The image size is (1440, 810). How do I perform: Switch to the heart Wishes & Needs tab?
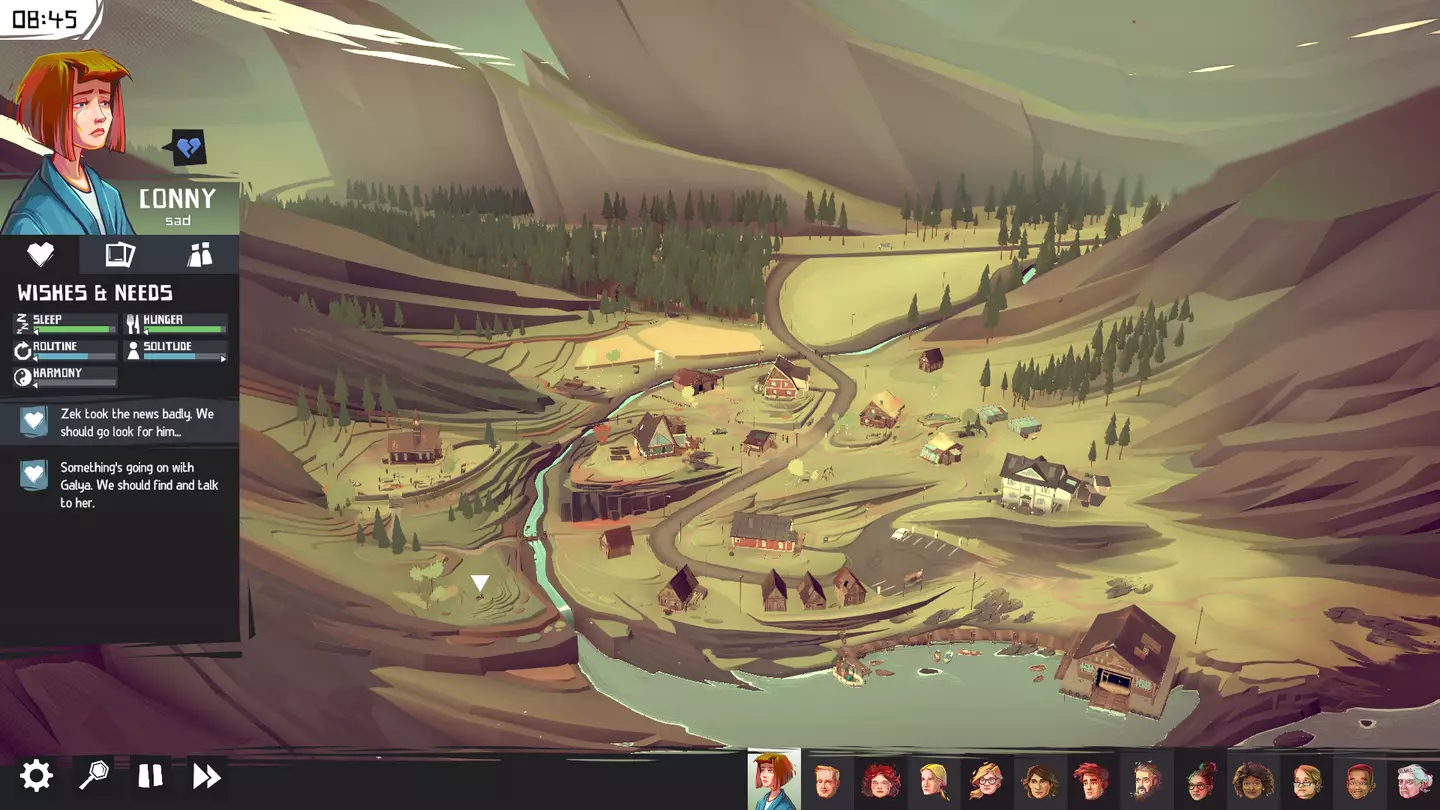(x=40, y=254)
